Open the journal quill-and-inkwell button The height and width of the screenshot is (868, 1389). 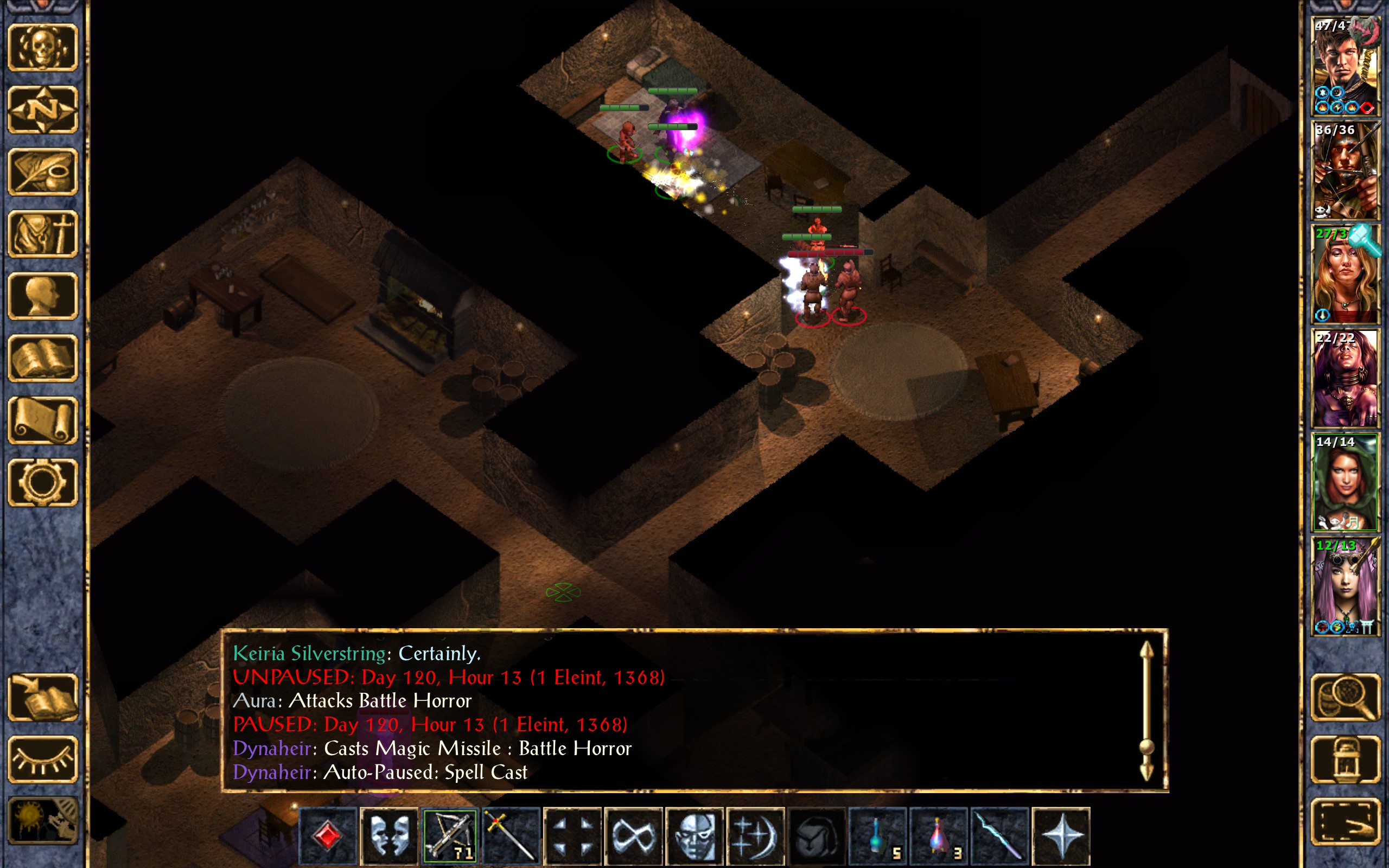click(42, 171)
